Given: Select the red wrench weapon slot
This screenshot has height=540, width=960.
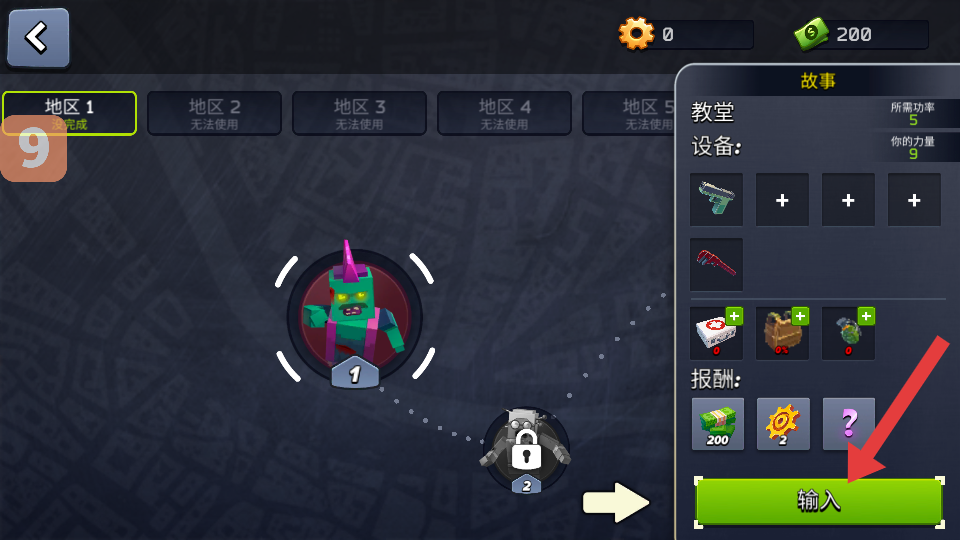Looking at the screenshot, I should (716, 264).
